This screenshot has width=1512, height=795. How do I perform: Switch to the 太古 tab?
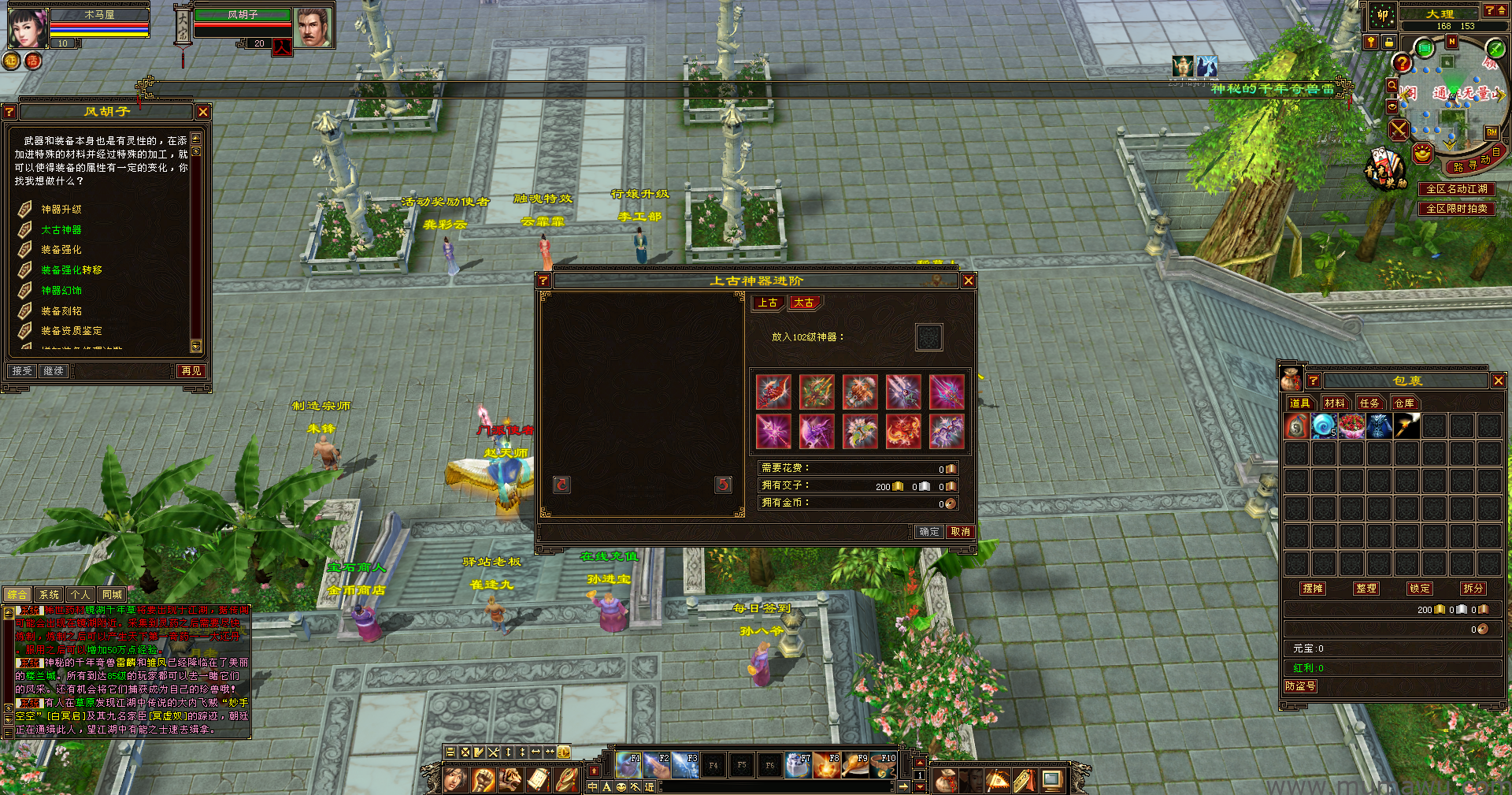(804, 303)
